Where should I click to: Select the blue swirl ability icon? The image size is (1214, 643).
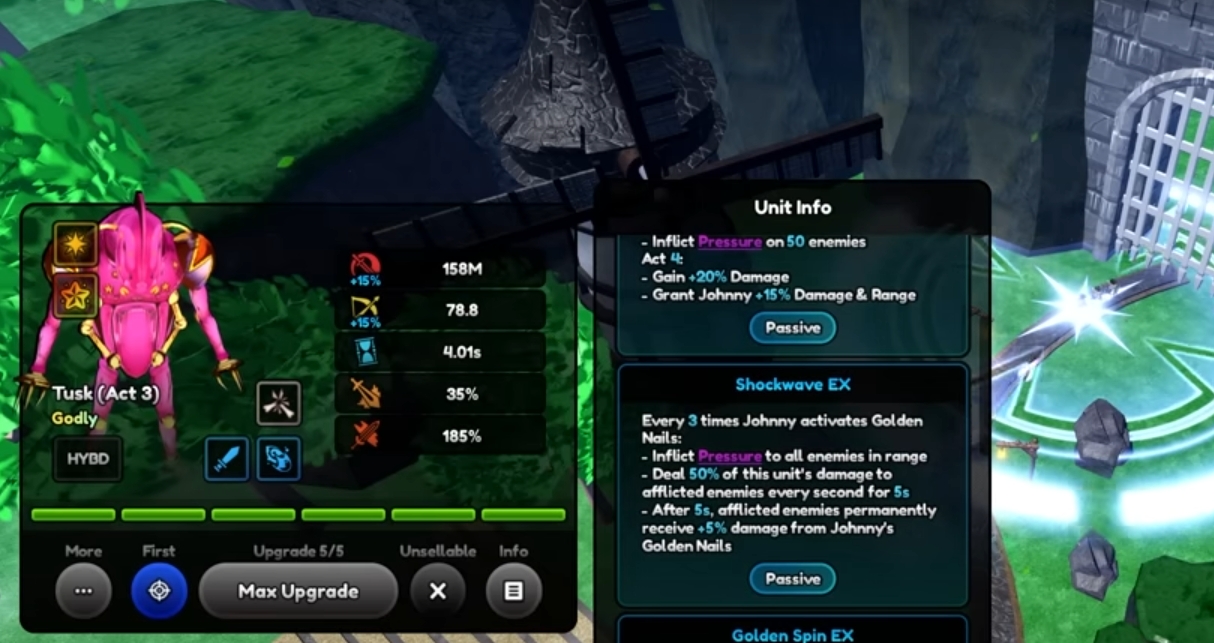pyautogui.click(x=278, y=459)
